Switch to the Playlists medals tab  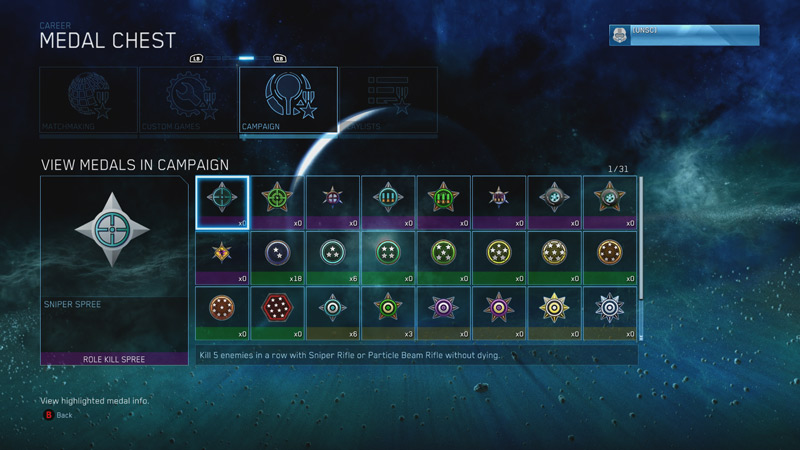click(387, 101)
